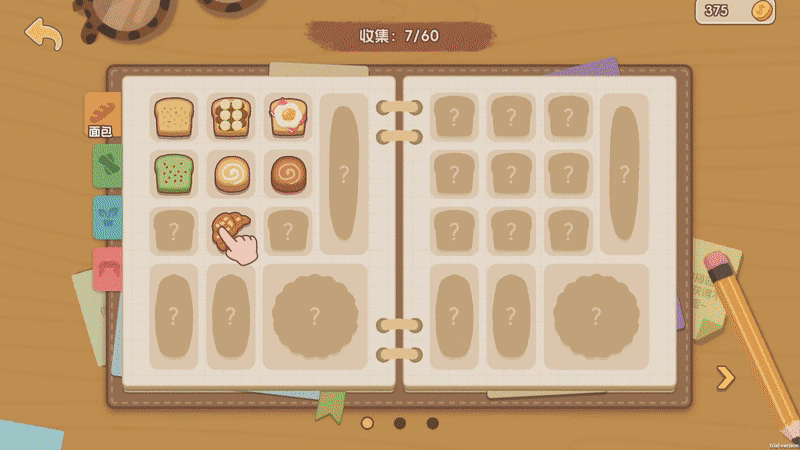The width and height of the screenshot is (800, 450).
Task: View the cream swirl roll entry
Action: [231, 174]
